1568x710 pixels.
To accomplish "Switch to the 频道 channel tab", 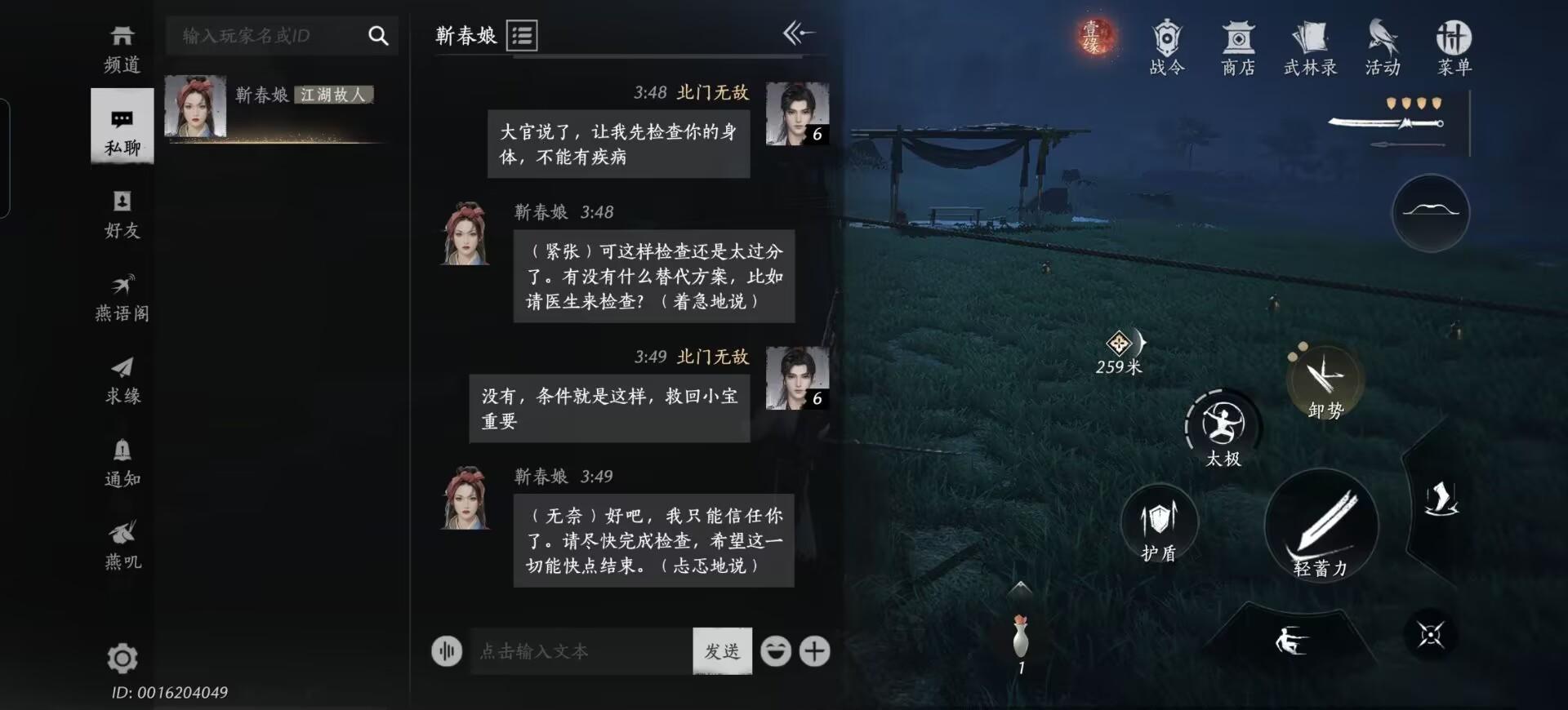I will pyautogui.click(x=122, y=47).
